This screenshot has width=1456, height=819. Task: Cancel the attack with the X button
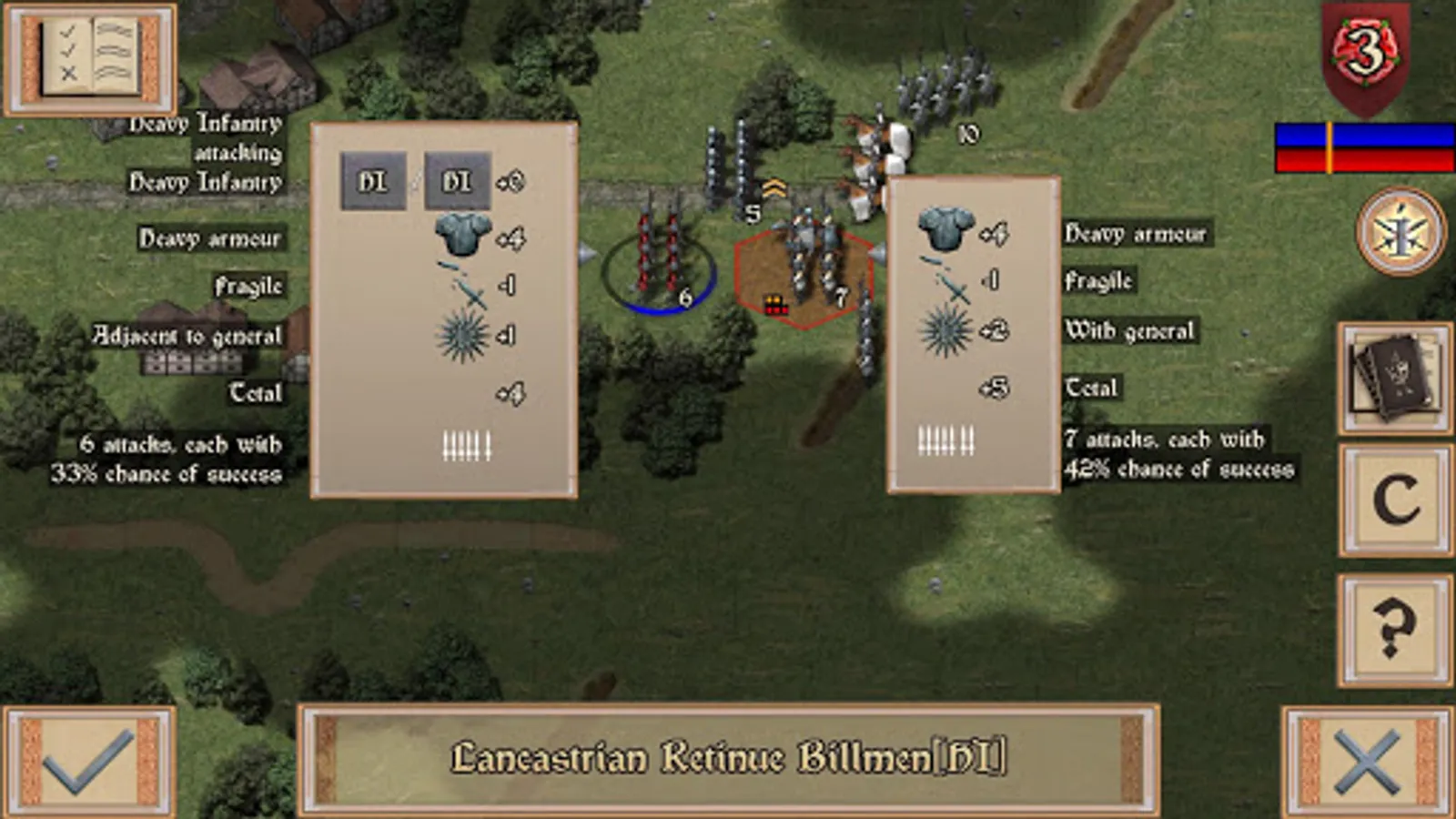pyautogui.click(x=1367, y=761)
